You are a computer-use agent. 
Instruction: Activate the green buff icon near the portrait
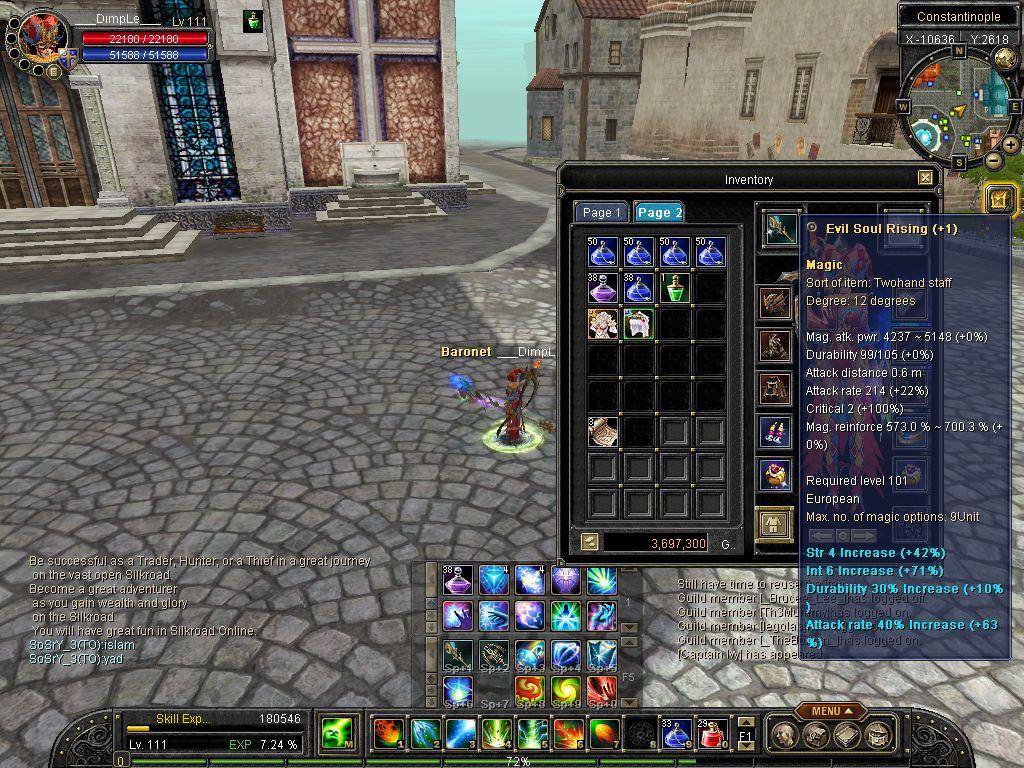point(253,21)
